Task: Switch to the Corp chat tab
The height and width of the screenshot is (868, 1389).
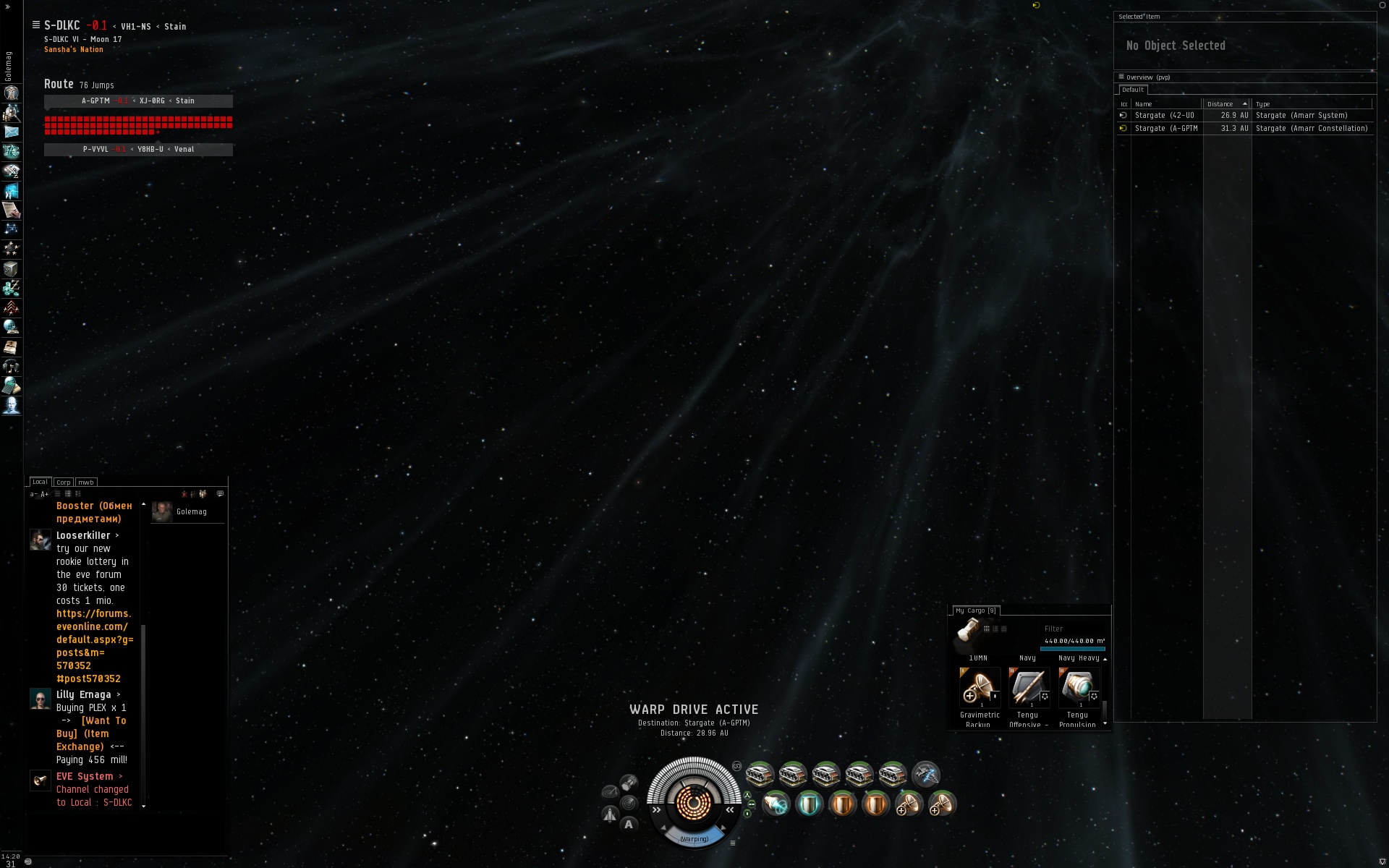Action: 64,482
